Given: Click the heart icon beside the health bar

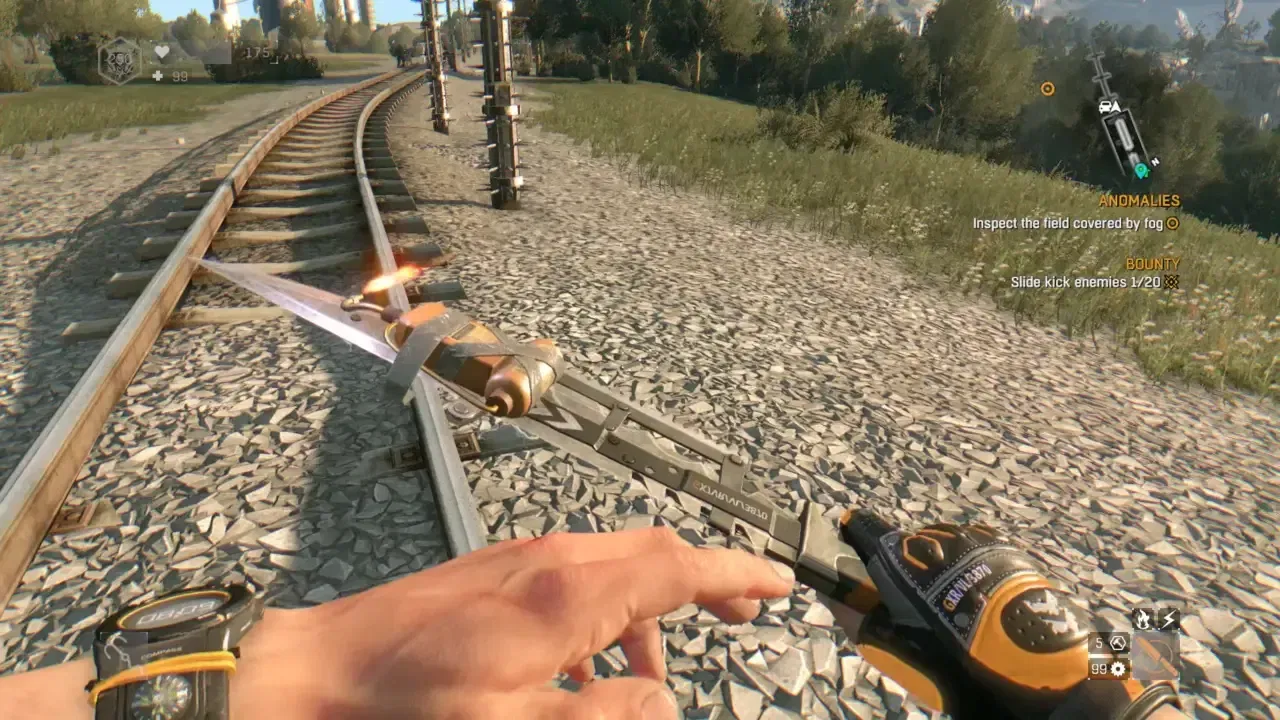Looking at the screenshot, I should [162, 52].
